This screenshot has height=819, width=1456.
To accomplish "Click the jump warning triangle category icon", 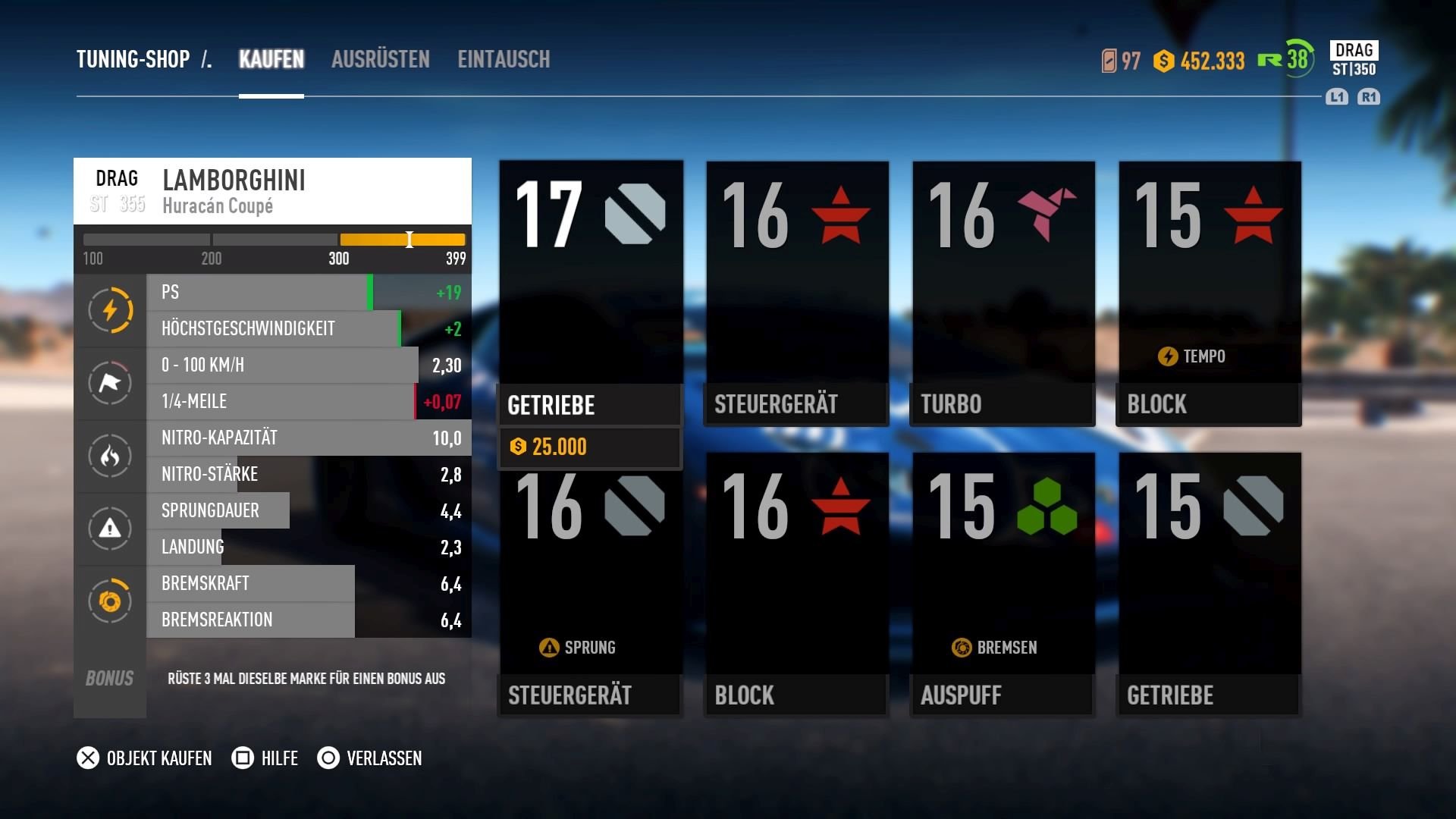I will 110,529.
